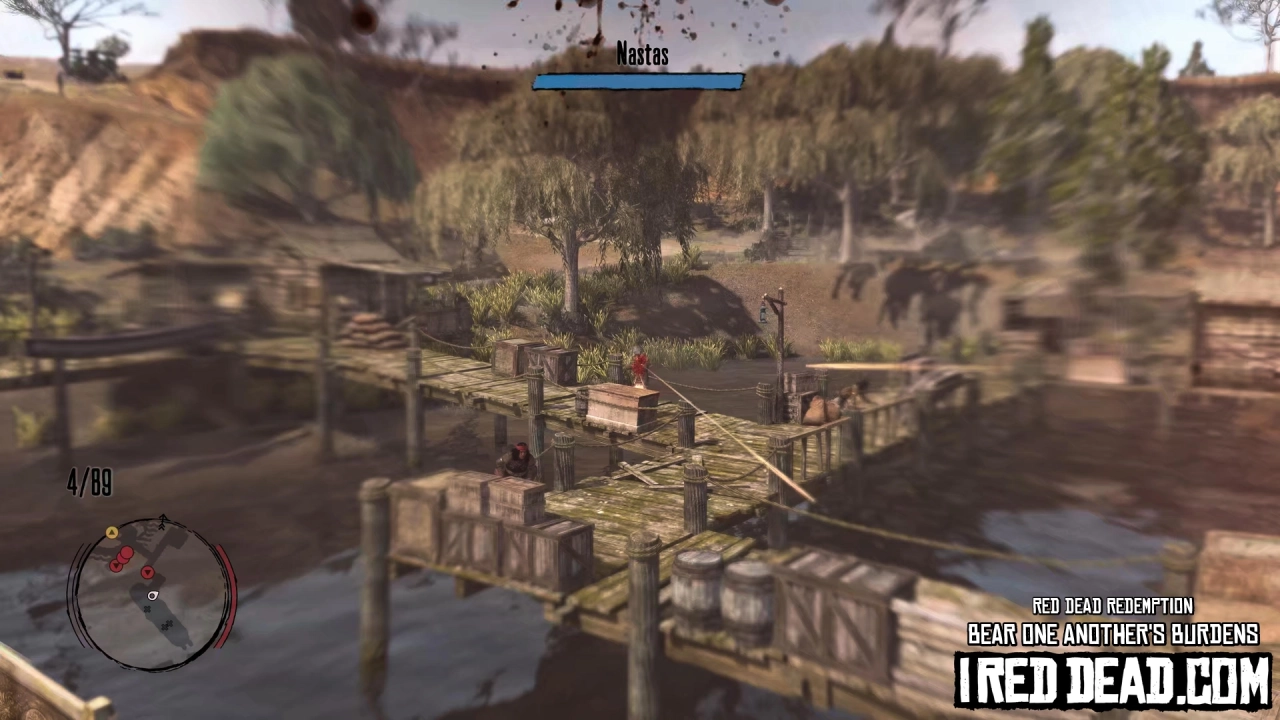
Task: Click the BEAR ONE ANOTHER'S BURDENS mission title
Action: tap(1113, 633)
